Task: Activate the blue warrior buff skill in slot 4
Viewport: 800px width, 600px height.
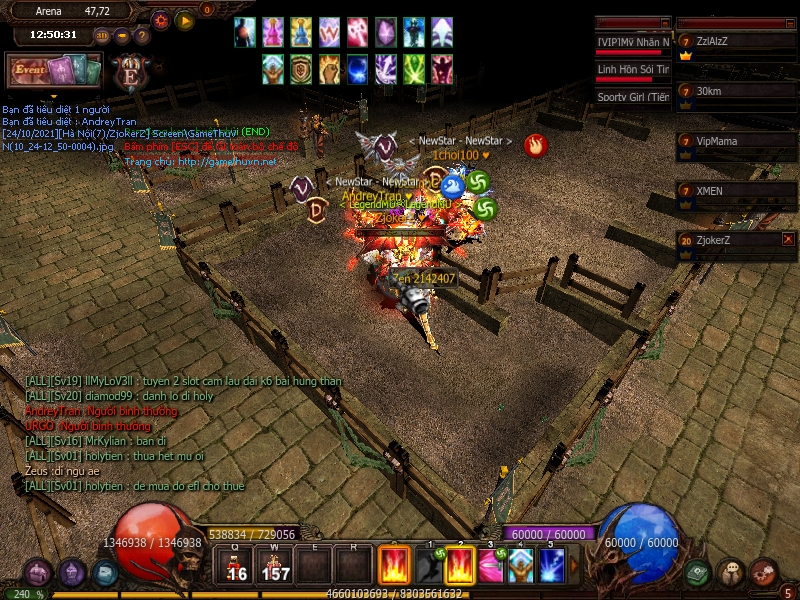Action: coord(520,566)
